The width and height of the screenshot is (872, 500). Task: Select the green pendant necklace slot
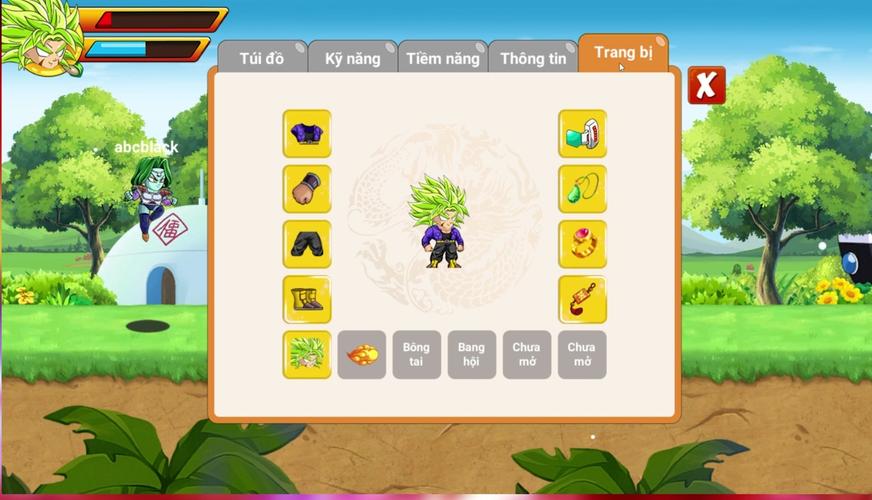[582, 189]
